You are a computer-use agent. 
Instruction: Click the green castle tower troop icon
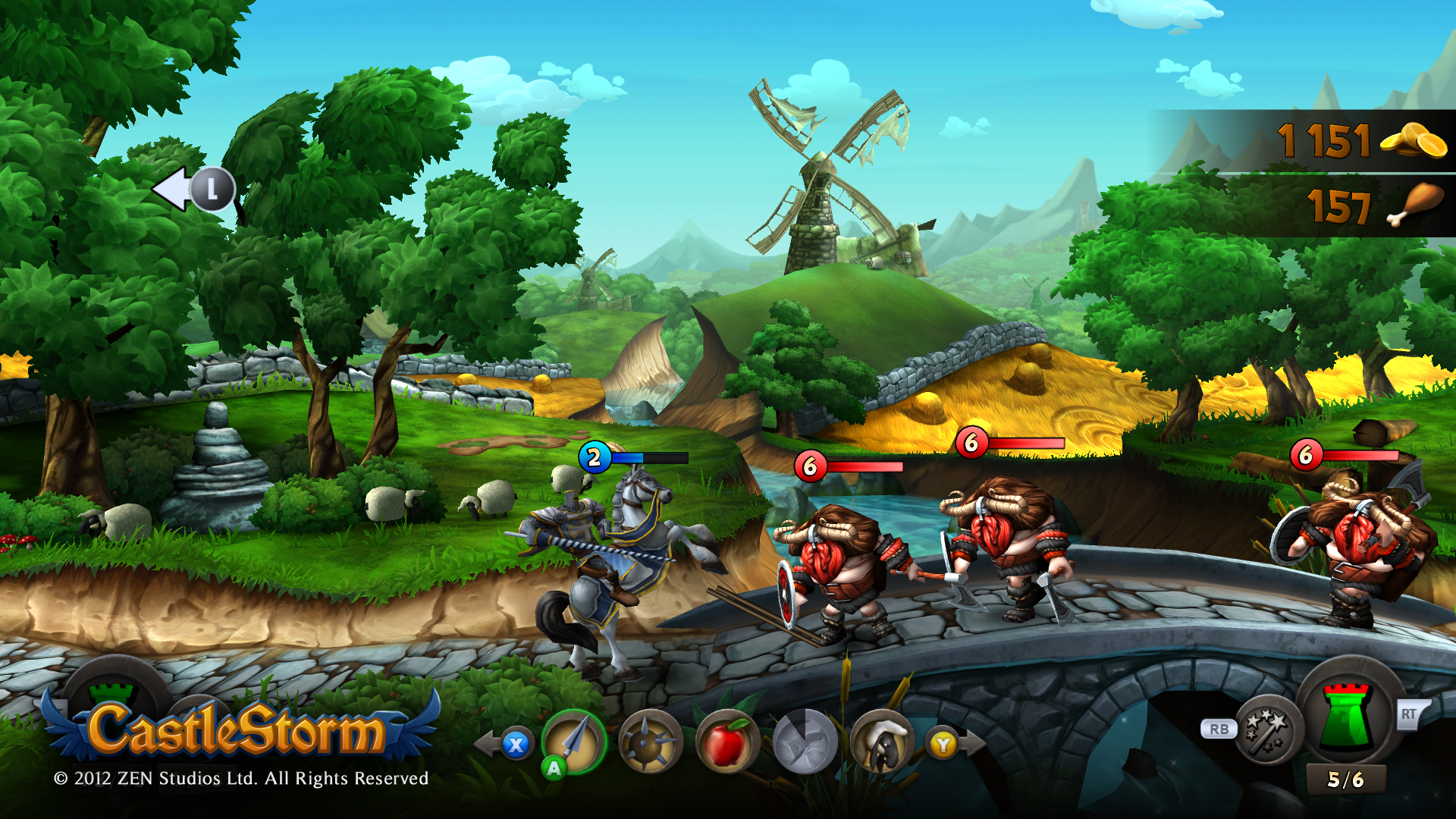point(1348,715)
